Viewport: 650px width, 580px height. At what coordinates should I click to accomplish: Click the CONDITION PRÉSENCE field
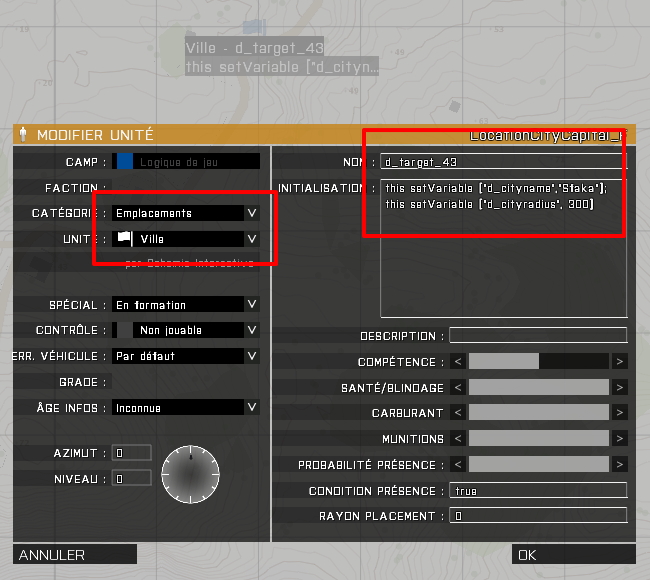[x=538, y=491]
